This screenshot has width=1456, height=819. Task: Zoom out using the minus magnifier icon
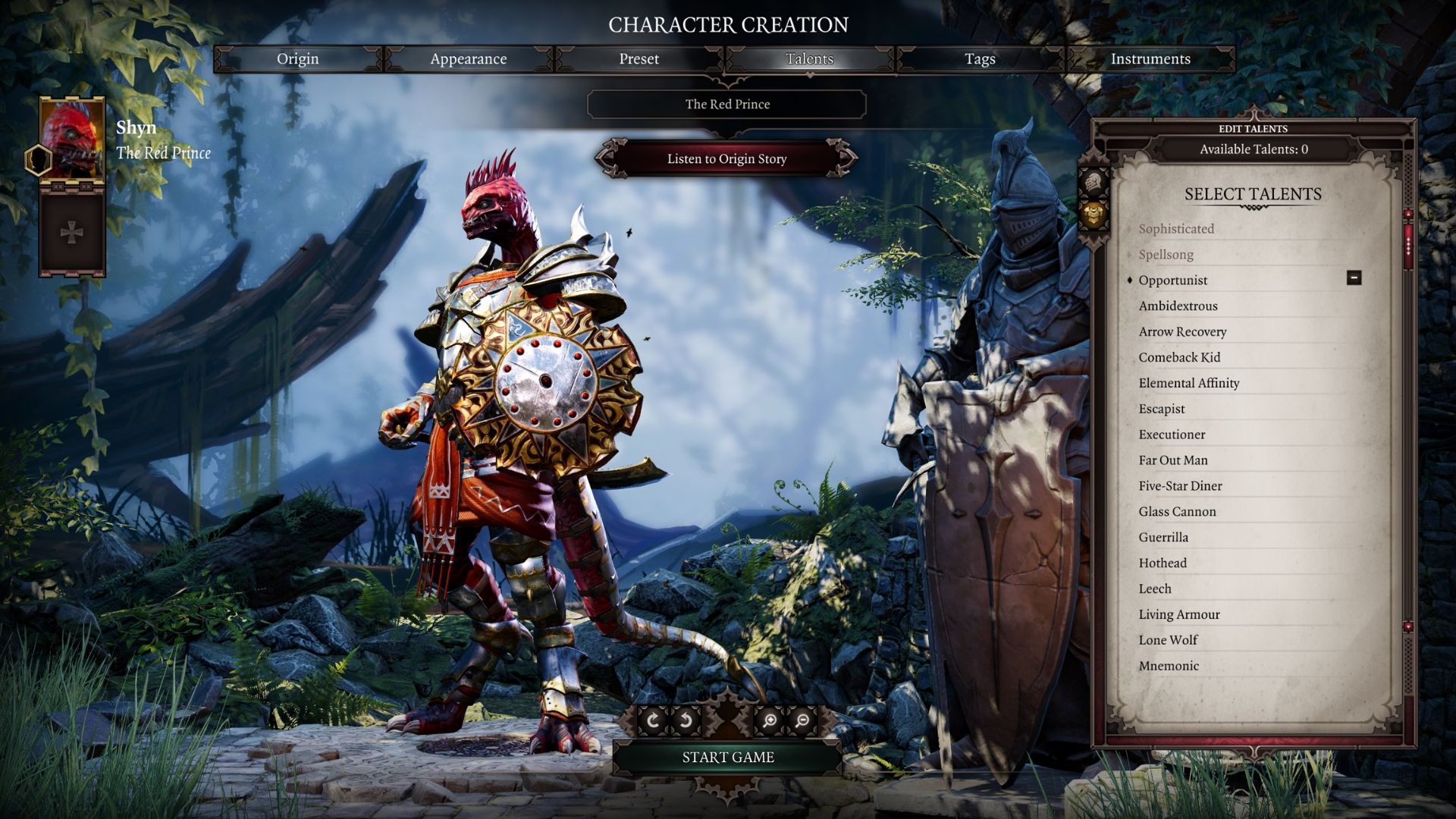point(802,720)
